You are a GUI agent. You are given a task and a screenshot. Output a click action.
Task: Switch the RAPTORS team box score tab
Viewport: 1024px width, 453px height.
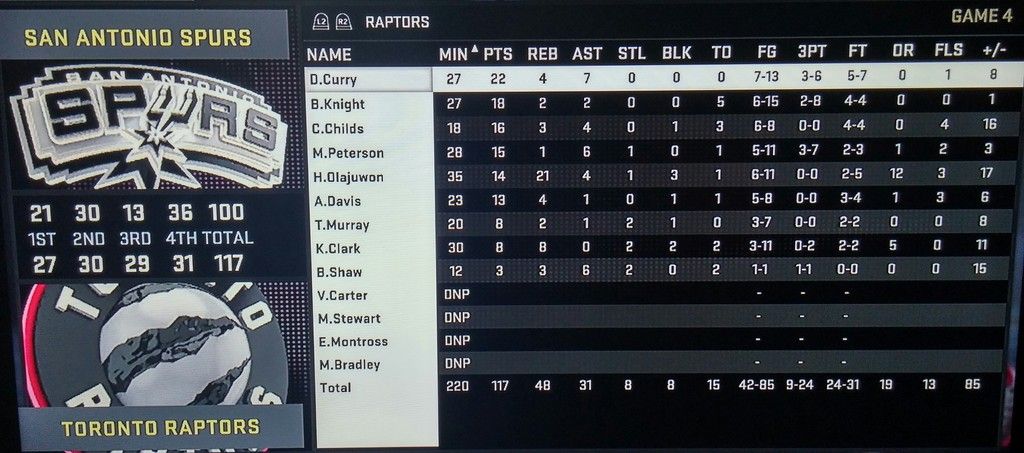point(396,21)
